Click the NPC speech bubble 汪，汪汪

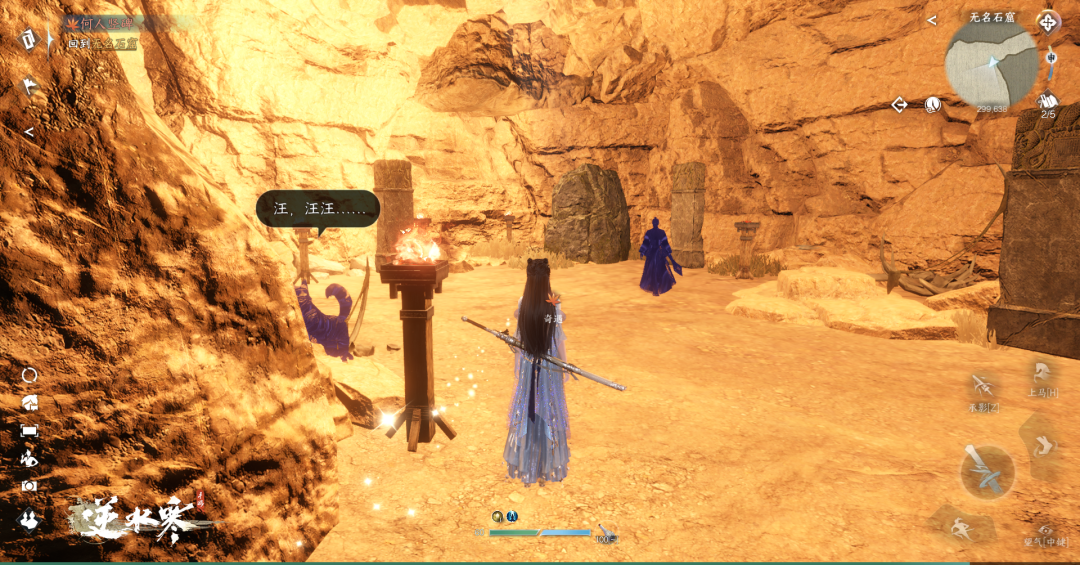click(x=317, y=209)
